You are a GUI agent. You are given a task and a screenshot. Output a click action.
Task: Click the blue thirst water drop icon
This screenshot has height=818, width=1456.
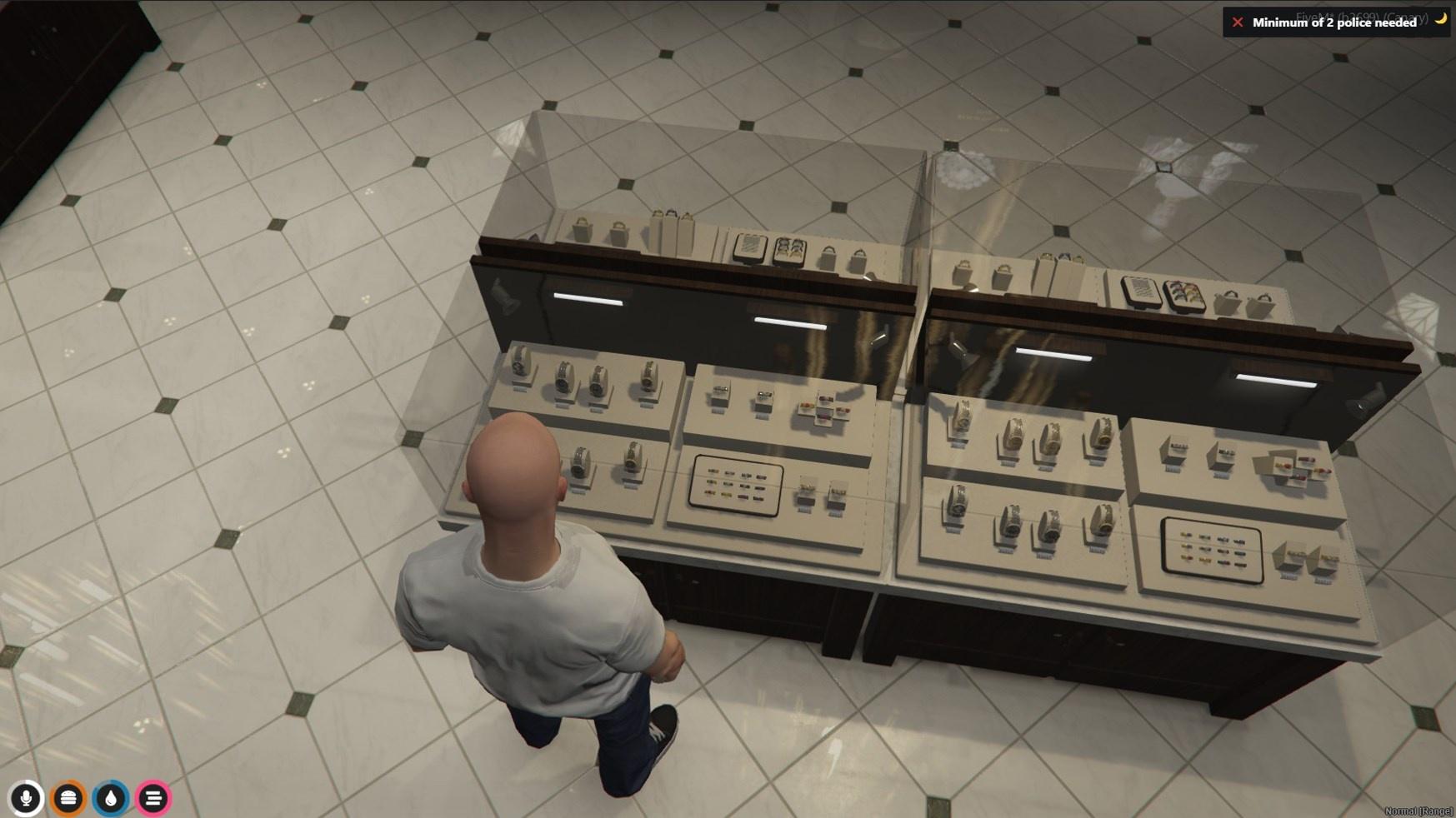coord(108,797)
